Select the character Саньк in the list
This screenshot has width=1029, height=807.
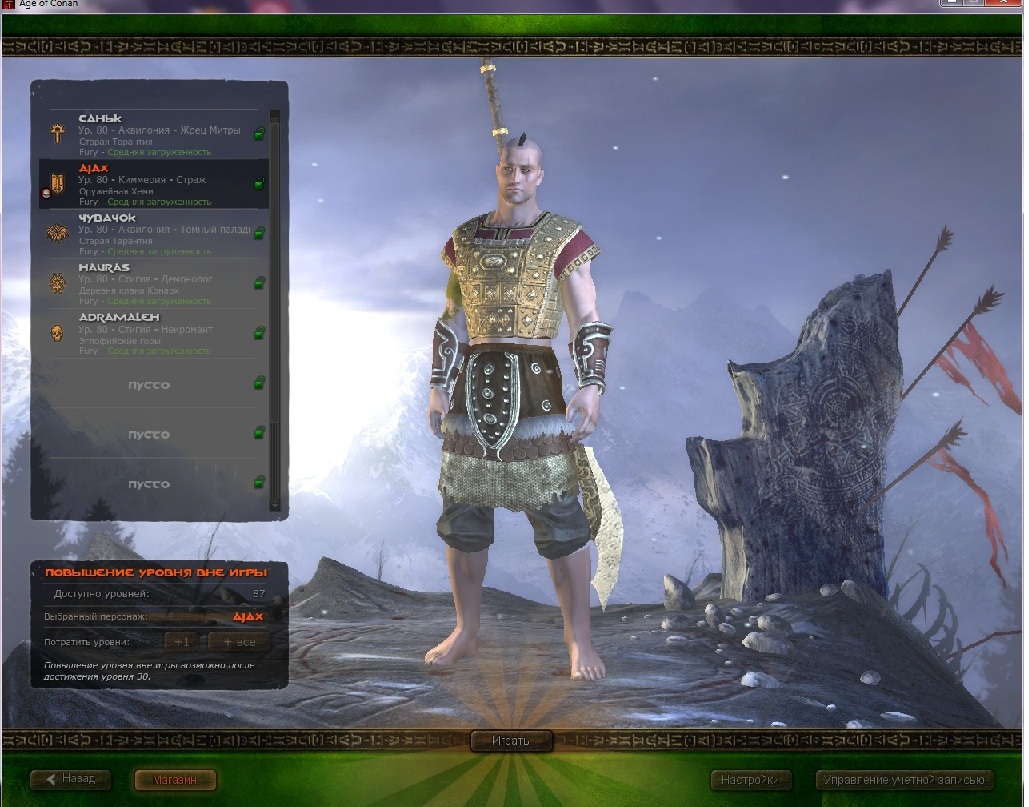tap(150, 134)
